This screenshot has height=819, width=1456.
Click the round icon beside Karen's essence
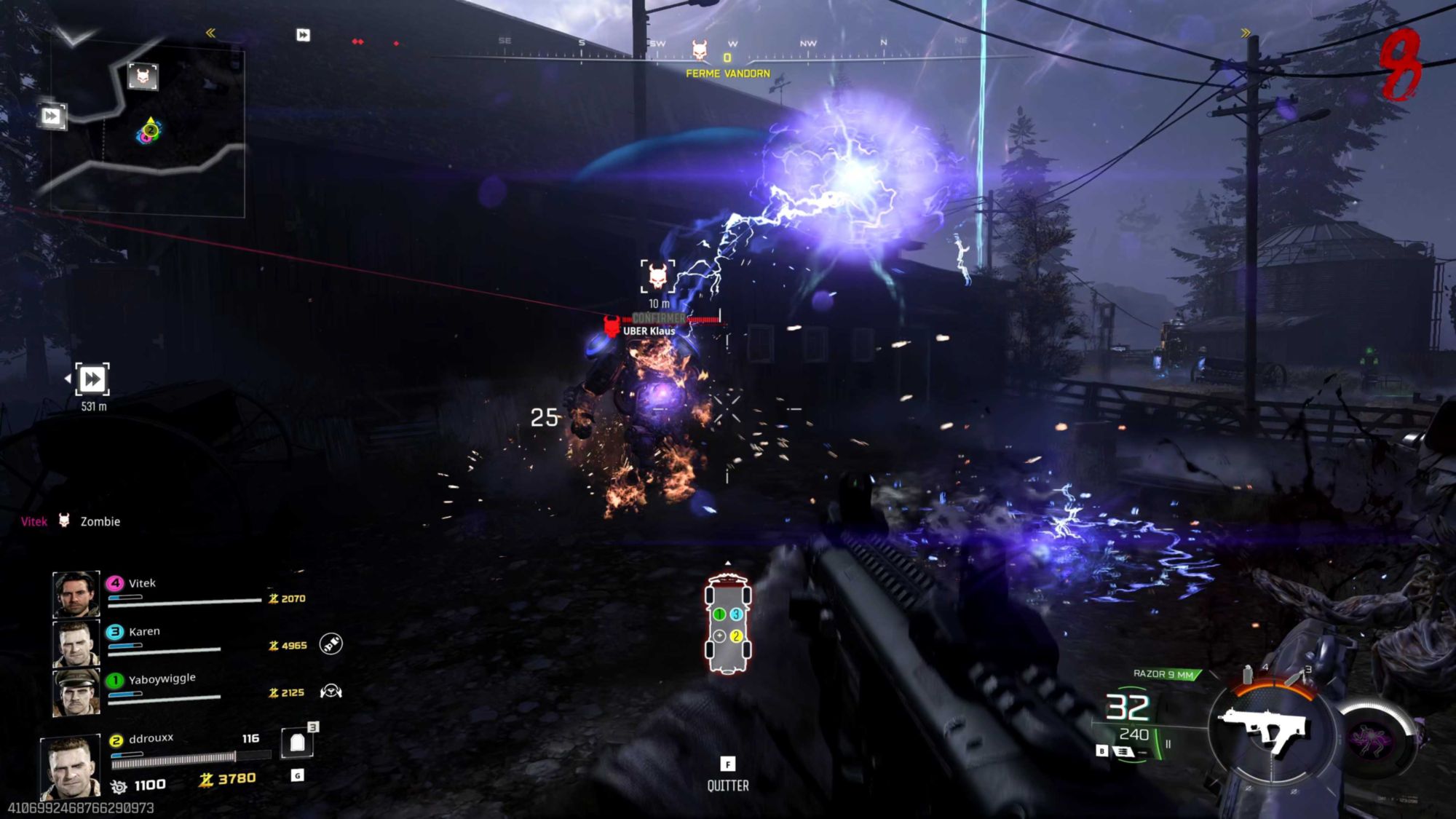tap(331, 644)
